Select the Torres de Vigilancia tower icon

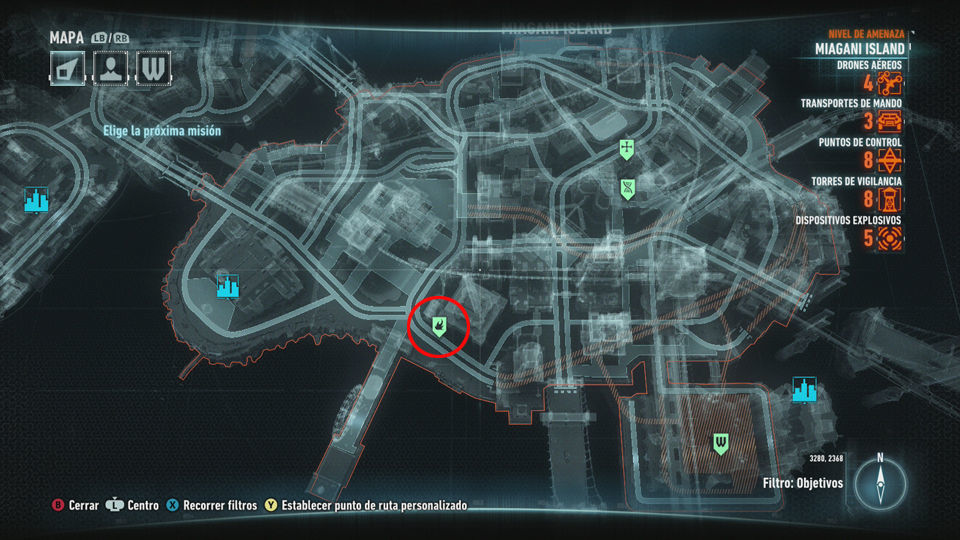click(889, 199)
